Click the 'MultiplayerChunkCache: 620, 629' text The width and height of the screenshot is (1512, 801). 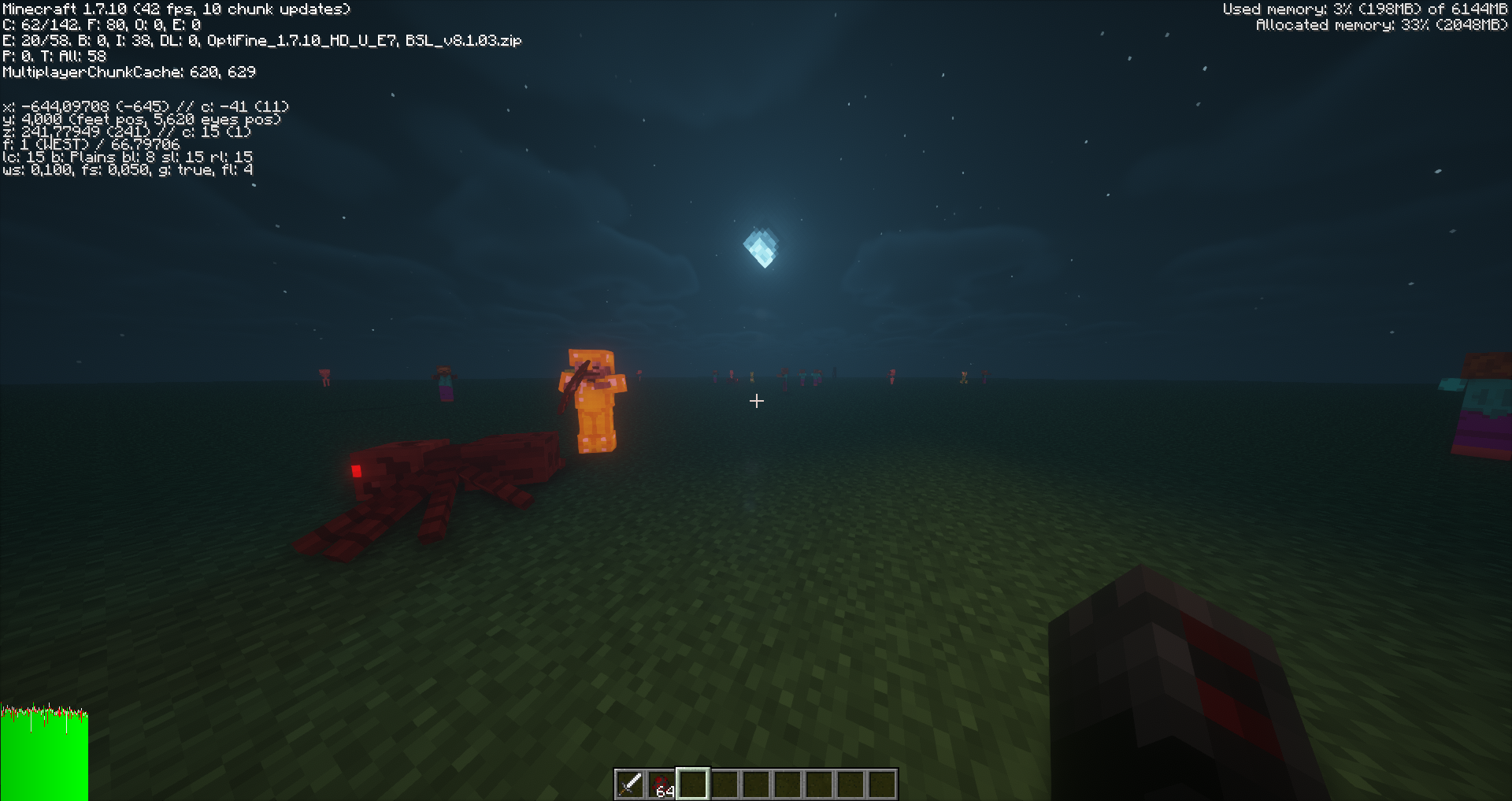coord(128,72)
